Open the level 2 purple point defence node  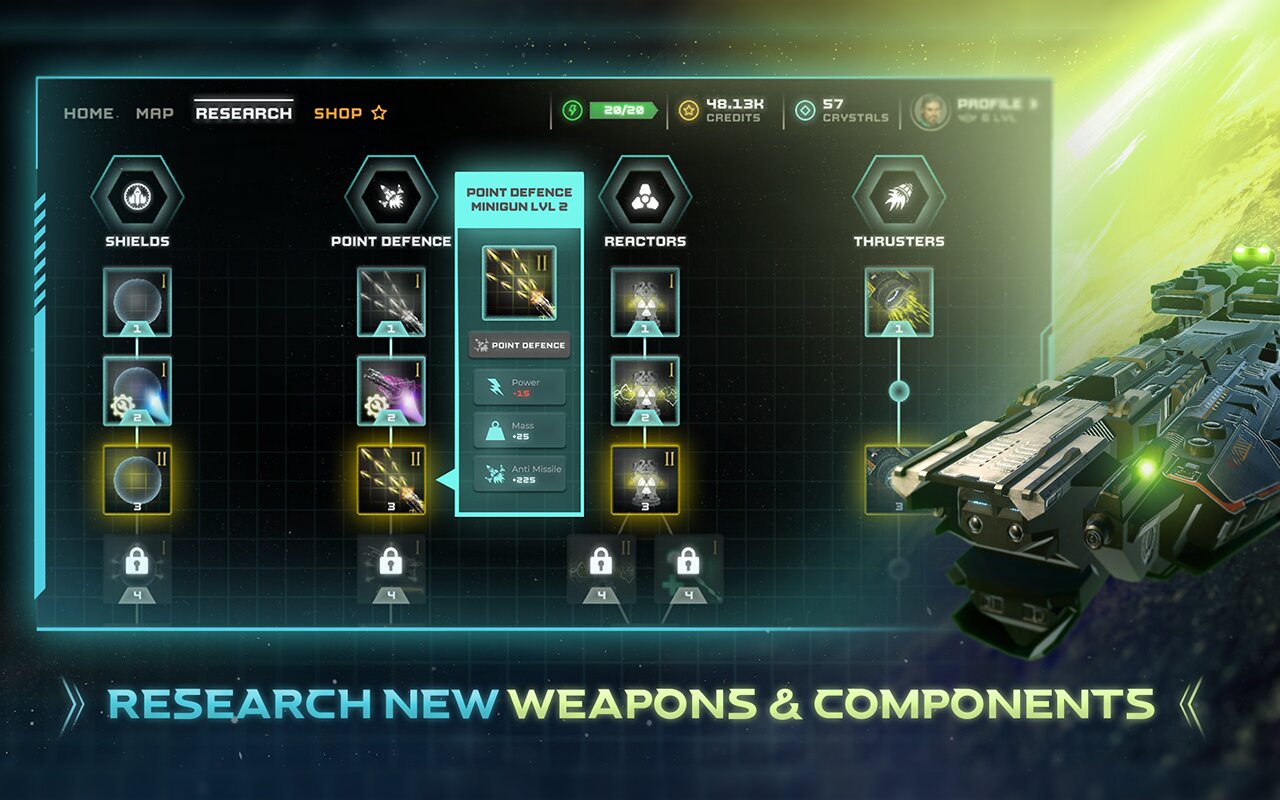(x=391, y=391)
